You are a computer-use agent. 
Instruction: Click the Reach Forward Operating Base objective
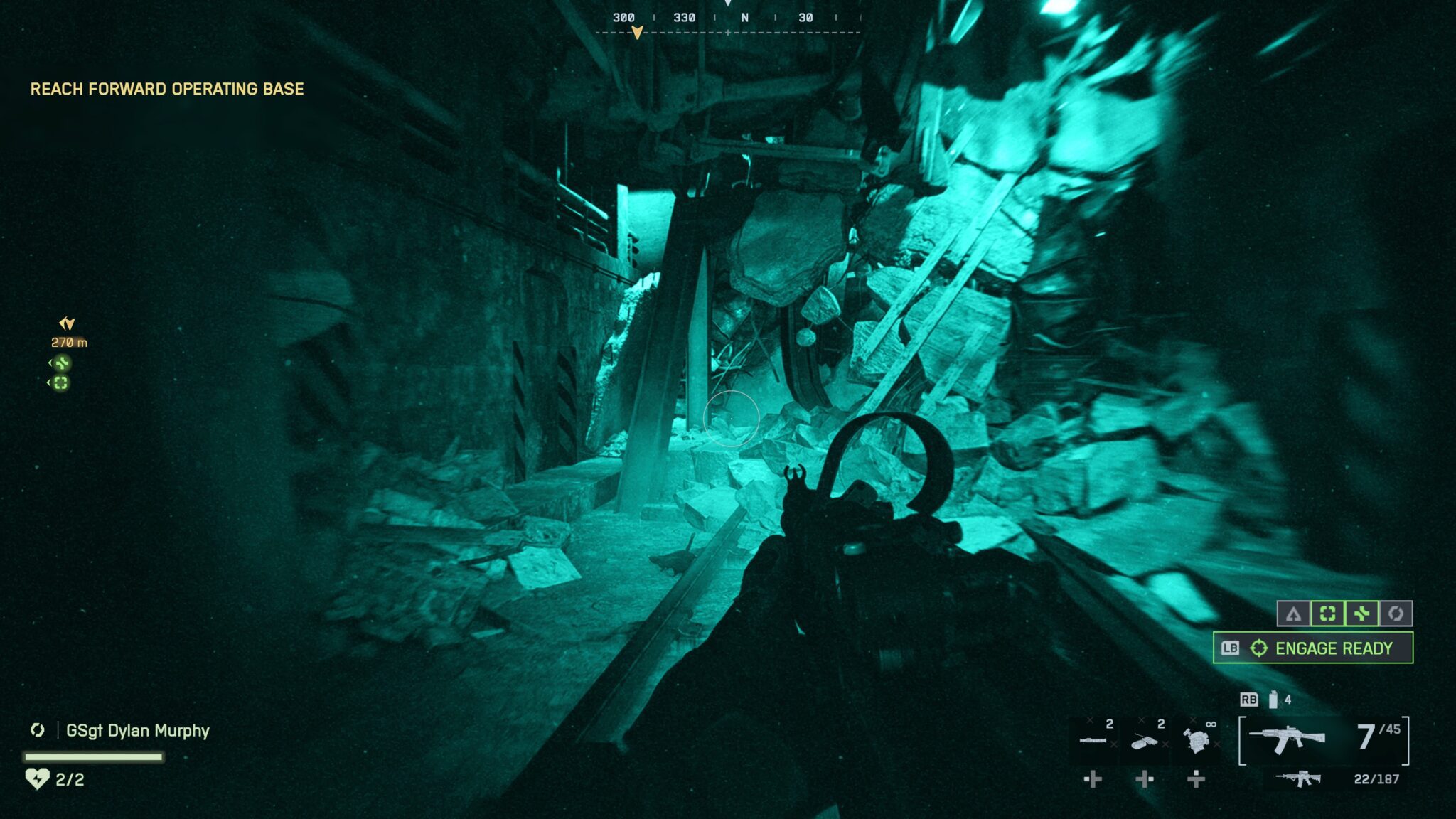(167, 89)
